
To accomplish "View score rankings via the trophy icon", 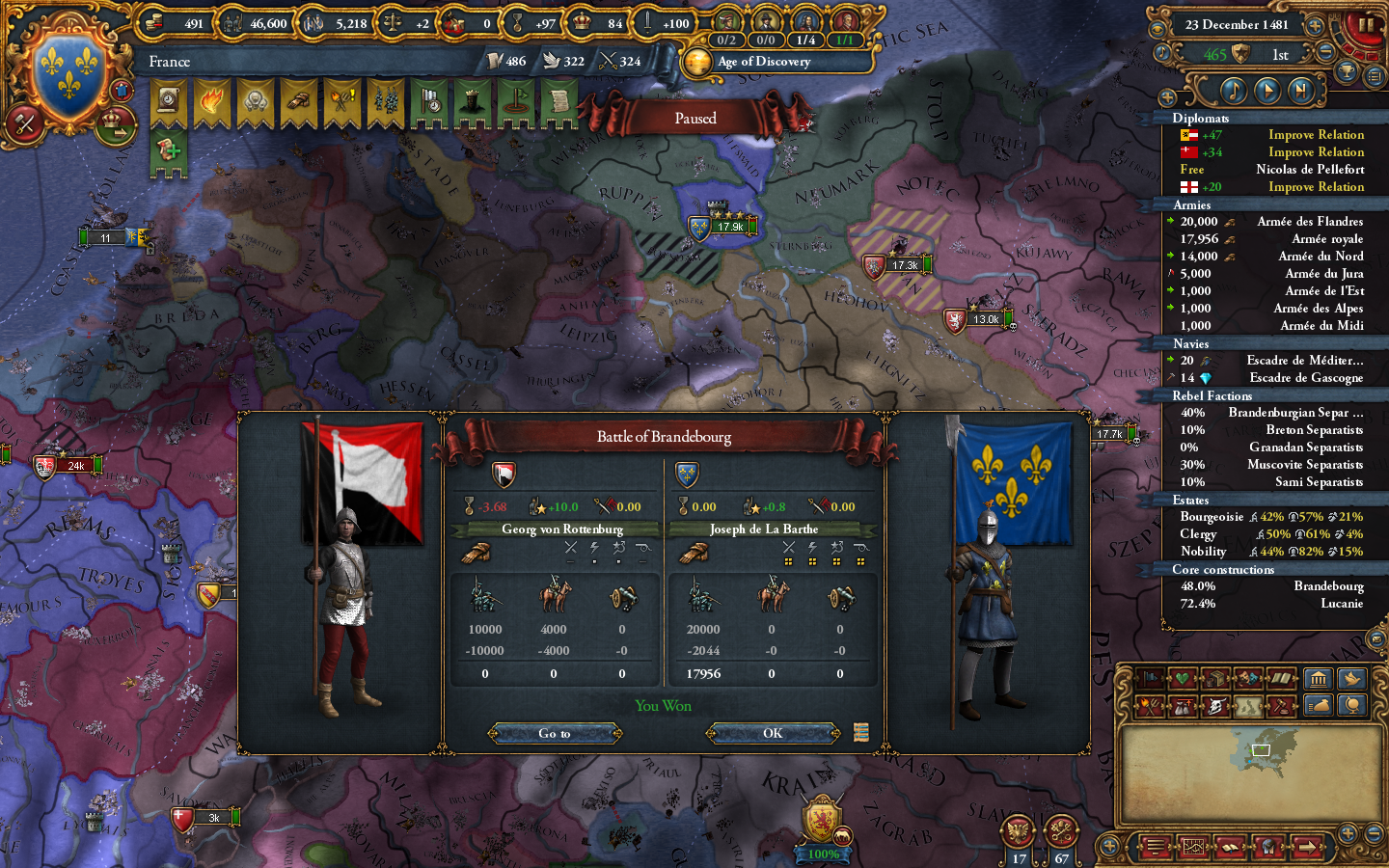I will (1347, 71).
